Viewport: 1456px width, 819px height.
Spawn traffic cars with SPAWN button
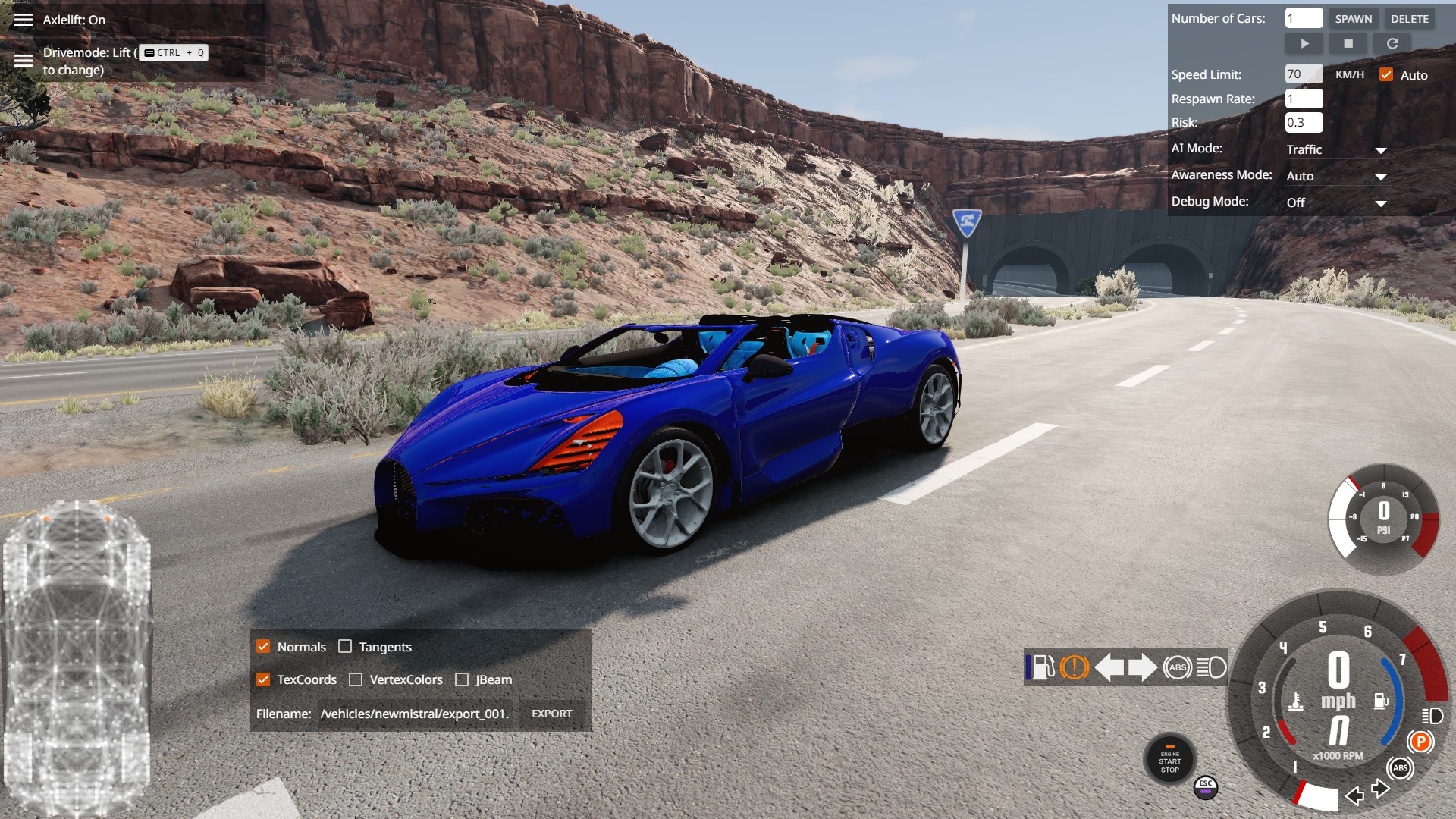tap(1353, 19)
